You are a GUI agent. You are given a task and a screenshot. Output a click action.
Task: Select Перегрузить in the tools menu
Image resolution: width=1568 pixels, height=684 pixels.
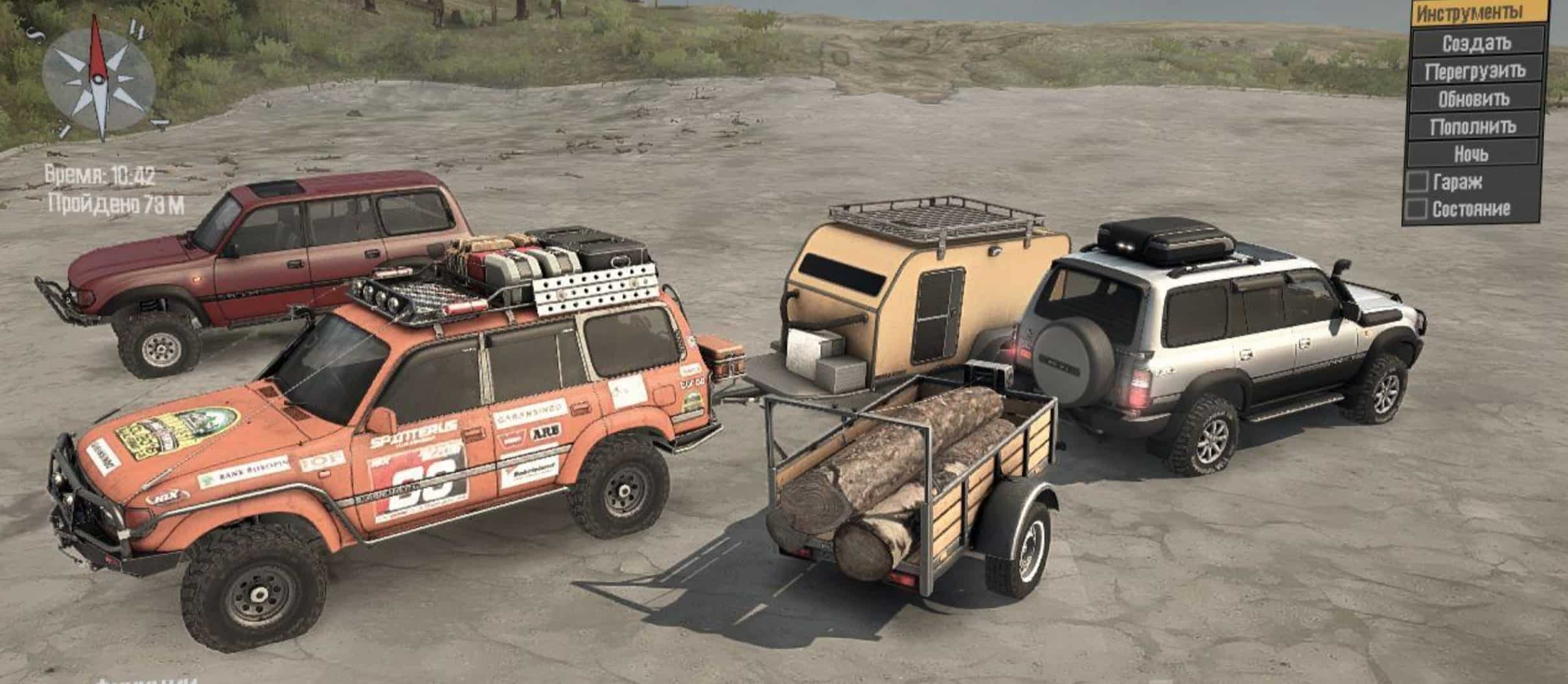point(1474,71)
